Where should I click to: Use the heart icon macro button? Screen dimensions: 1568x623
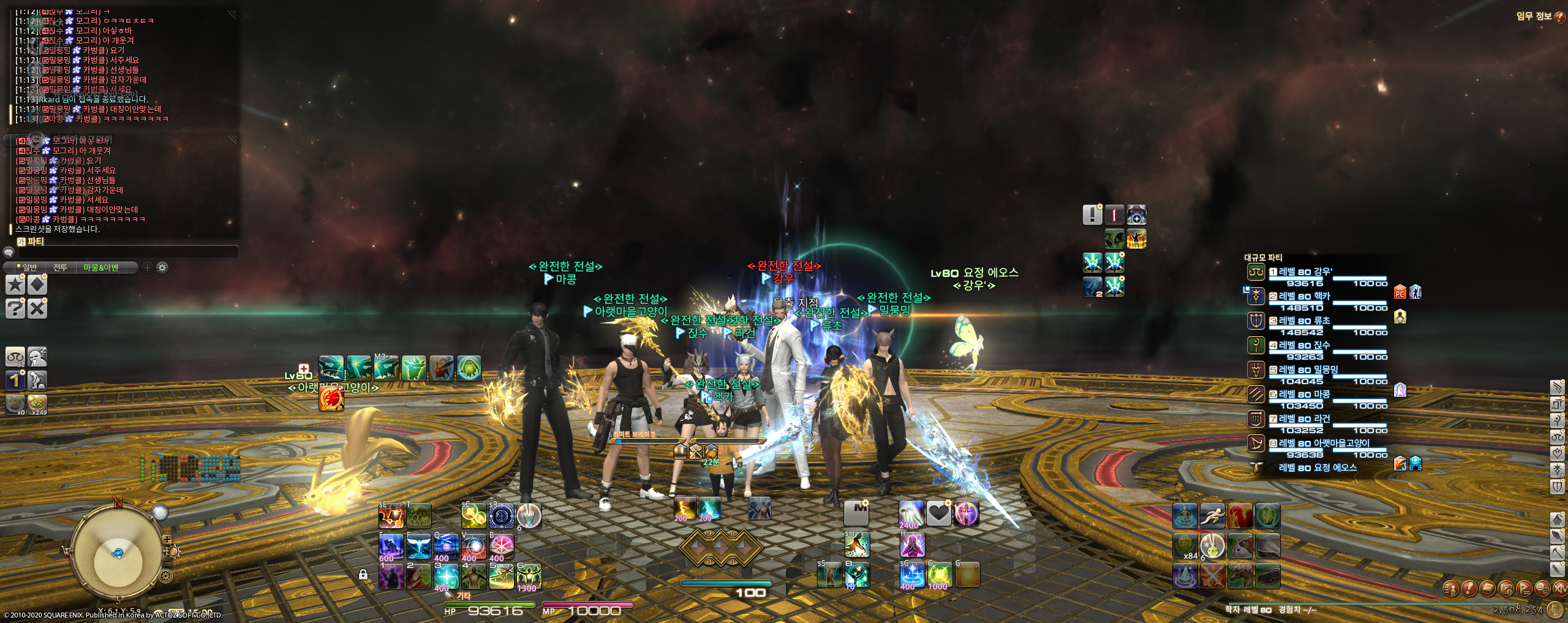click(x=938, y=513)
